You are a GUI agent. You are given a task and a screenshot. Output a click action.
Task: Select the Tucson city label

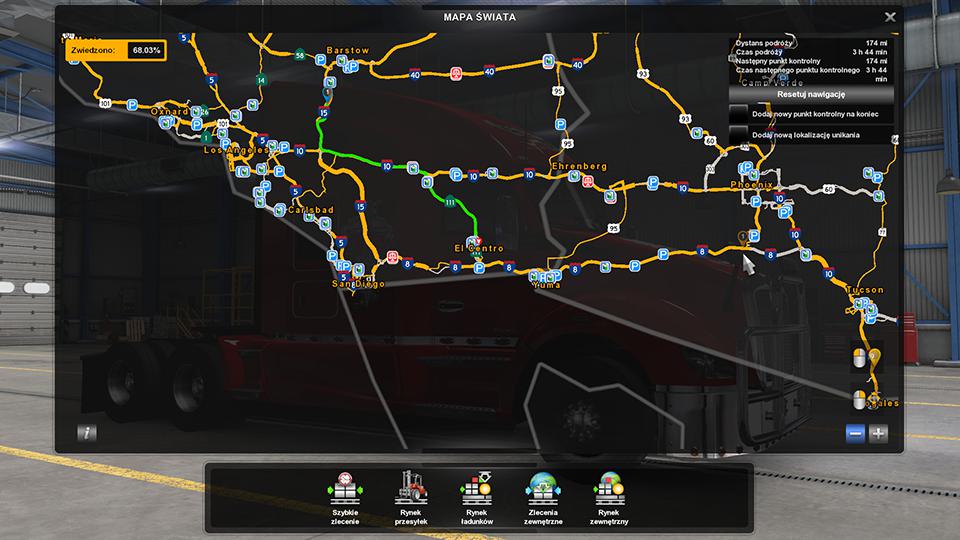[865, 290]
